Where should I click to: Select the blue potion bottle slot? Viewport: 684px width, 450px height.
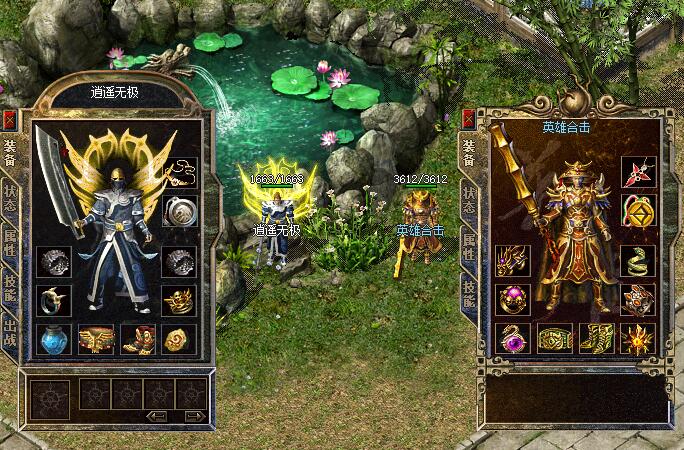pyautogui.click(x=53, y=339)
